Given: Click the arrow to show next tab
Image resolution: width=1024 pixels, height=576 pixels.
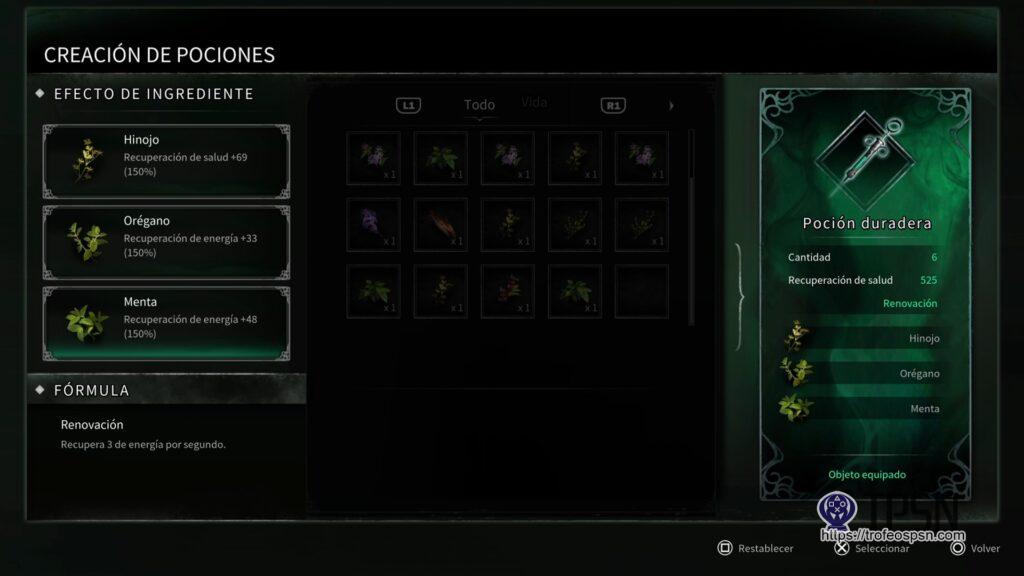Looking at the screenshot, I should click(x=671, y=105).
